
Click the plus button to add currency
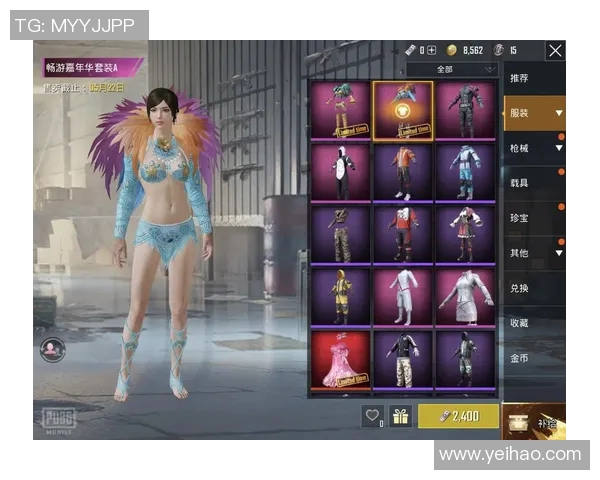click(x=432, y=50)
